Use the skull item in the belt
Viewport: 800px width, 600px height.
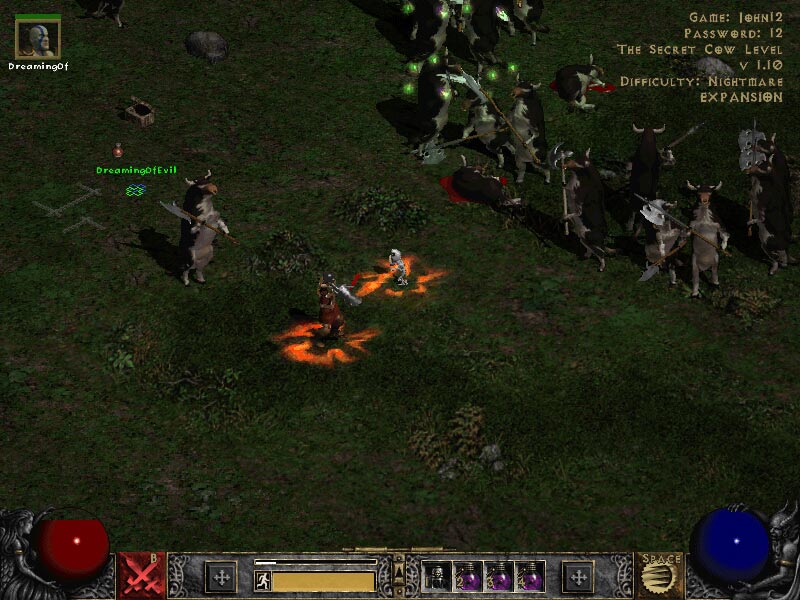coord(437,577)
